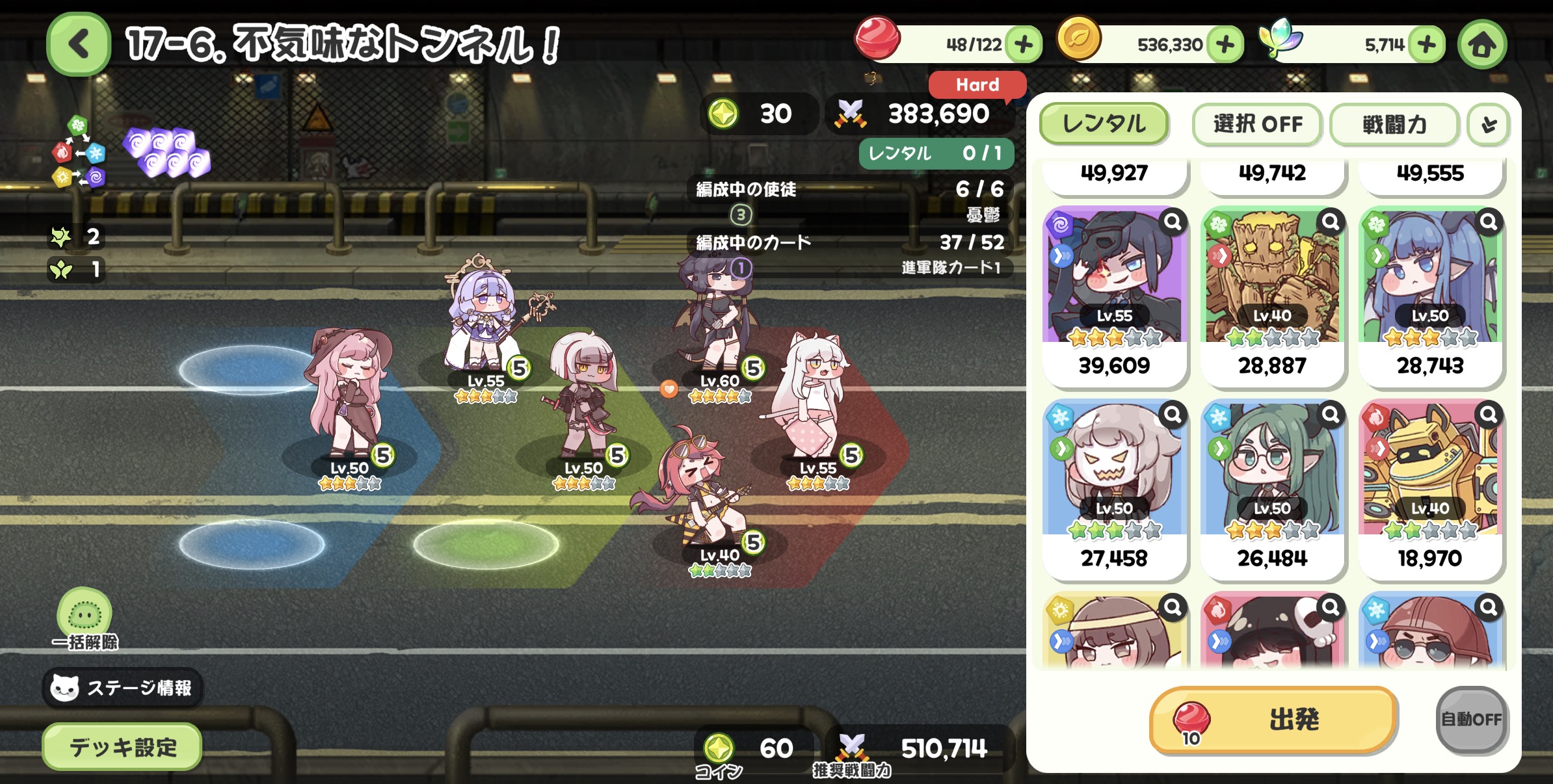Select the masked character card with 27,458 power
Screen dimensions: 1553x784
tap(1114, 488)
